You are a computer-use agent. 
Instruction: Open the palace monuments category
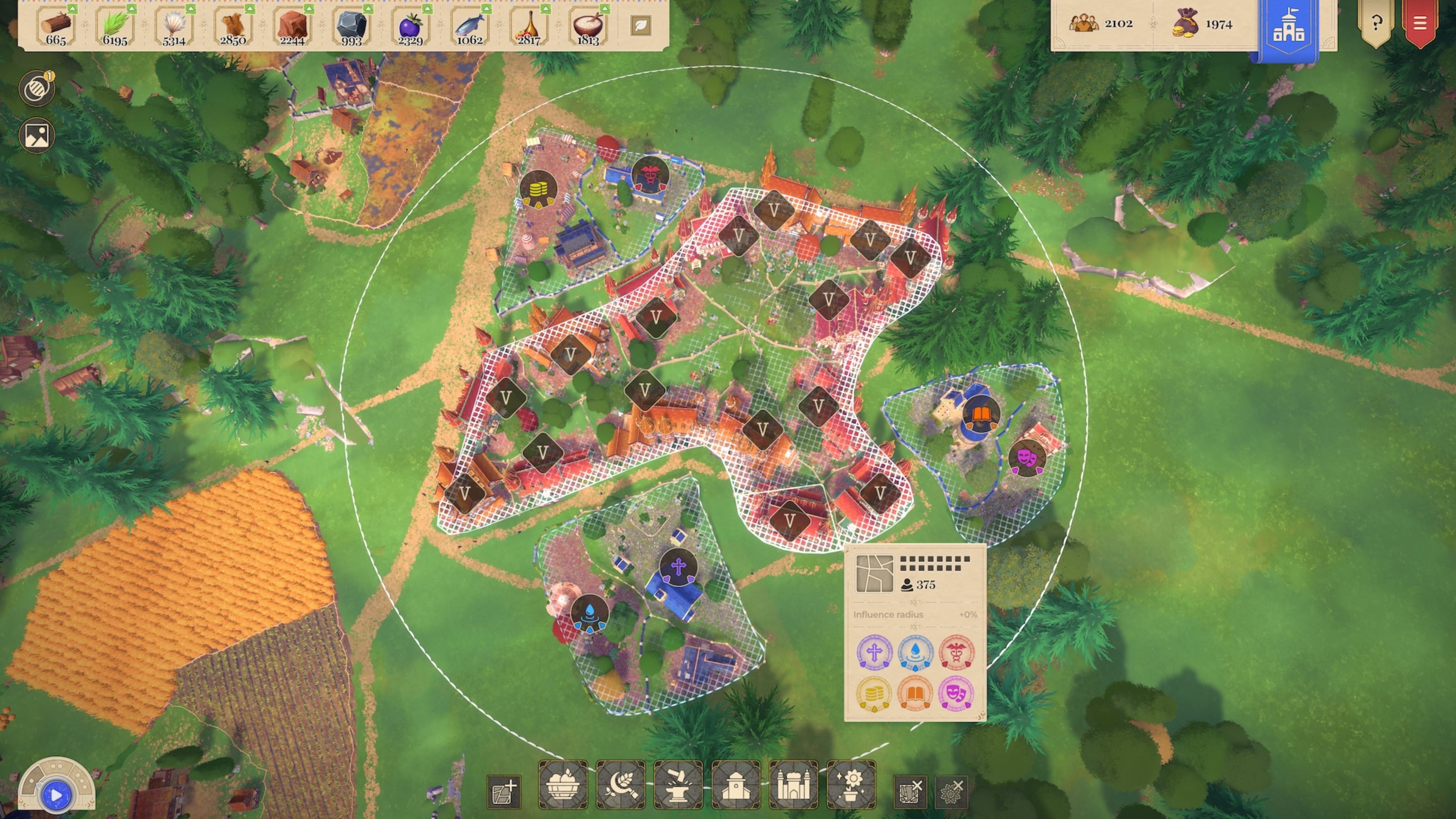[x=794, y=785]
